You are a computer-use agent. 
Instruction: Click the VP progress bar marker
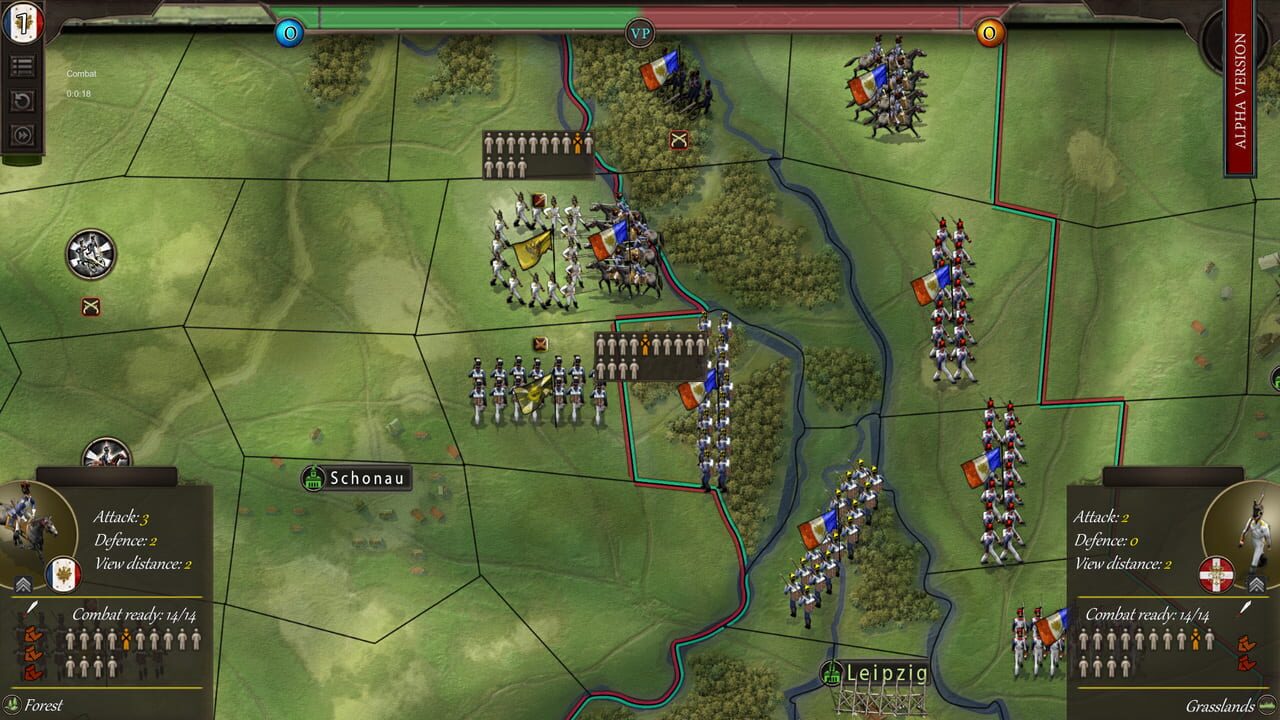(x=640, y=31)
